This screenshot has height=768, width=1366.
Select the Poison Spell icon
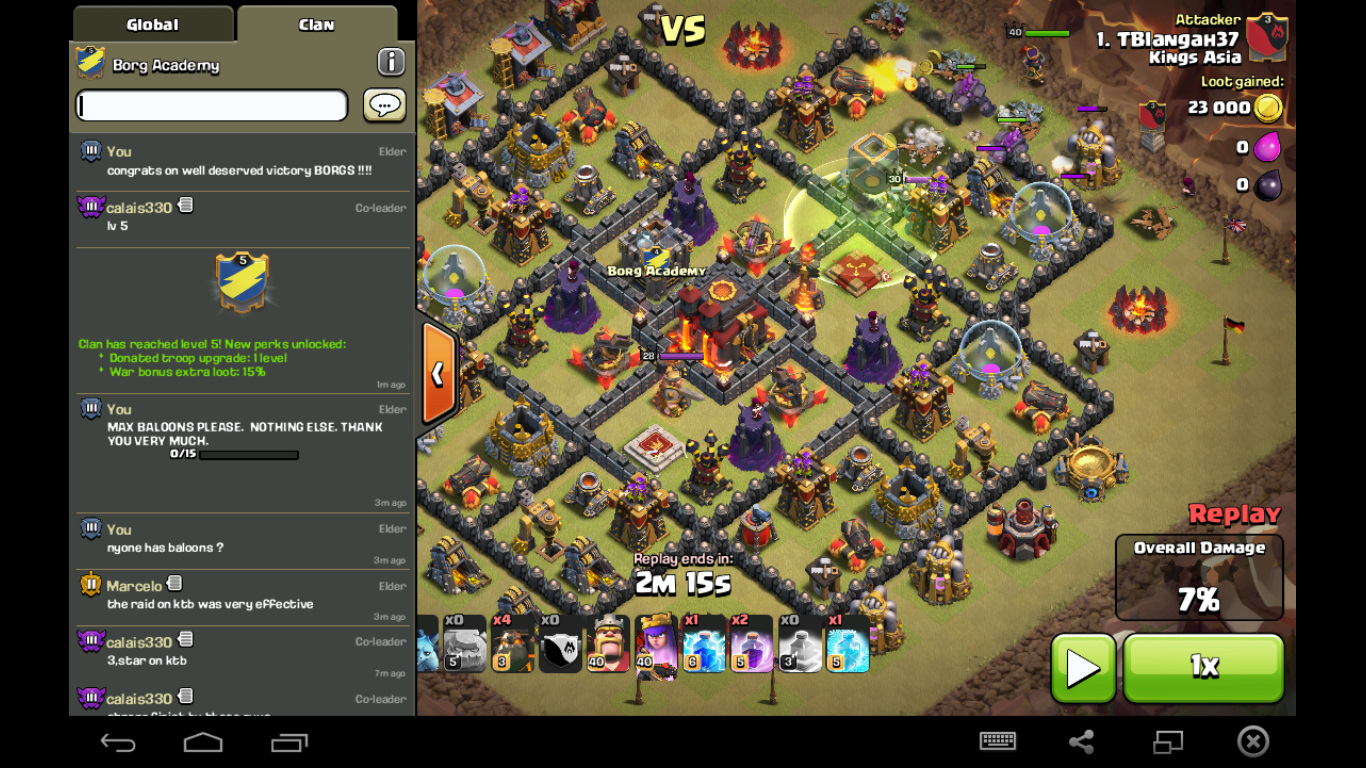pyautogui.click(x=750, y=650)
